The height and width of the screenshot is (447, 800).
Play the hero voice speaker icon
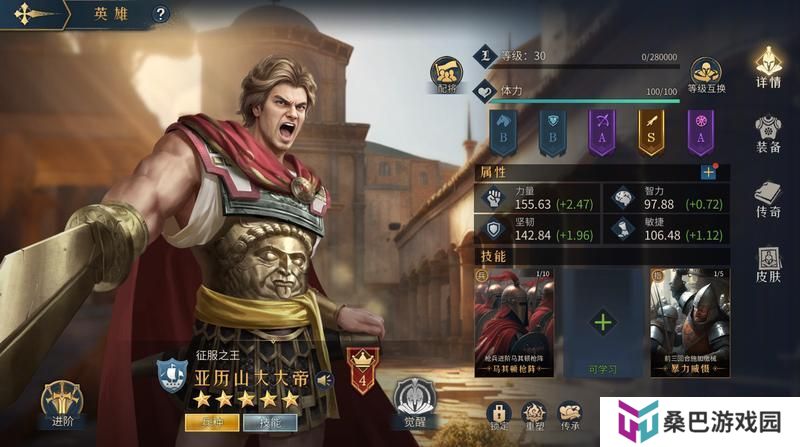pos(323,379)
